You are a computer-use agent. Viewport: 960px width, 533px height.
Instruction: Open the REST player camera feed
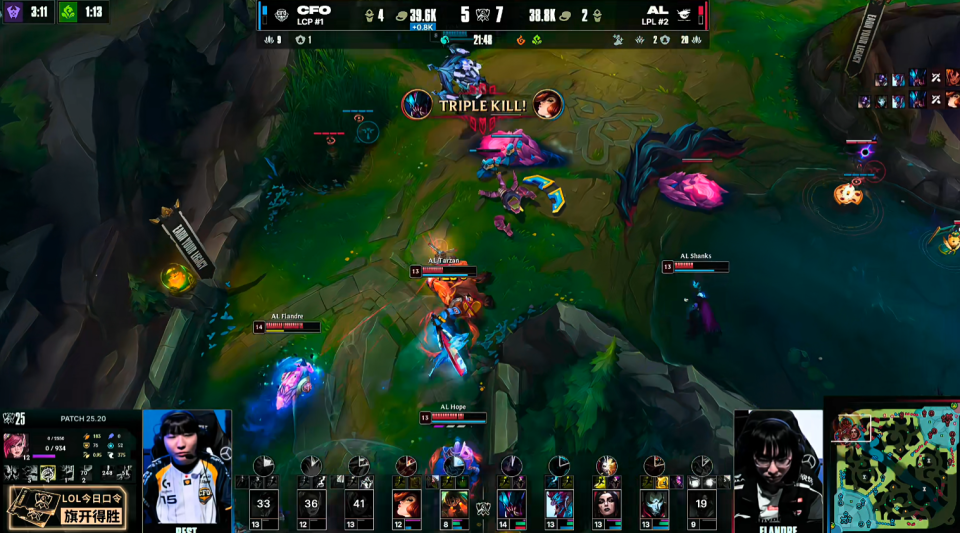187,467
